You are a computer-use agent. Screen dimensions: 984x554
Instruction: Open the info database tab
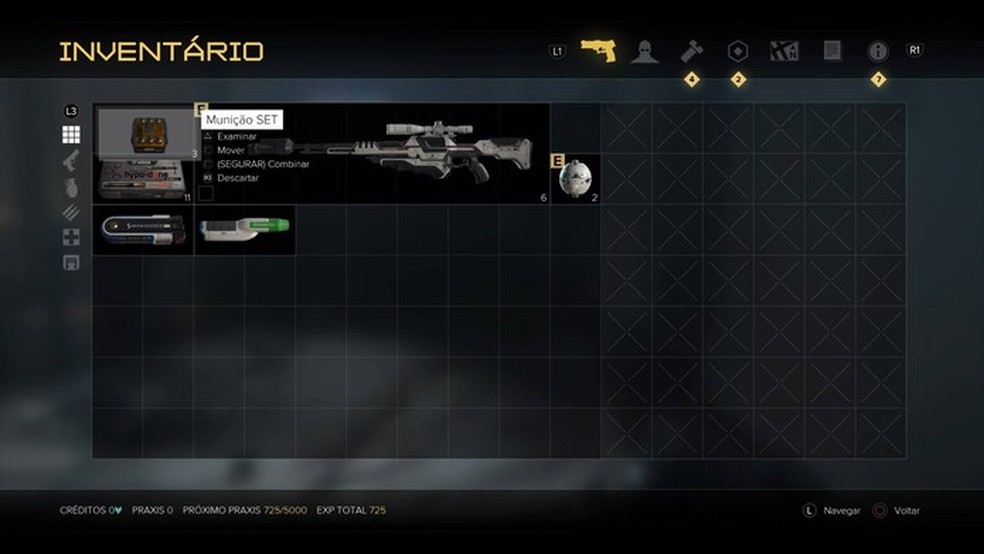pyautogui.click(x=878, y=51)
